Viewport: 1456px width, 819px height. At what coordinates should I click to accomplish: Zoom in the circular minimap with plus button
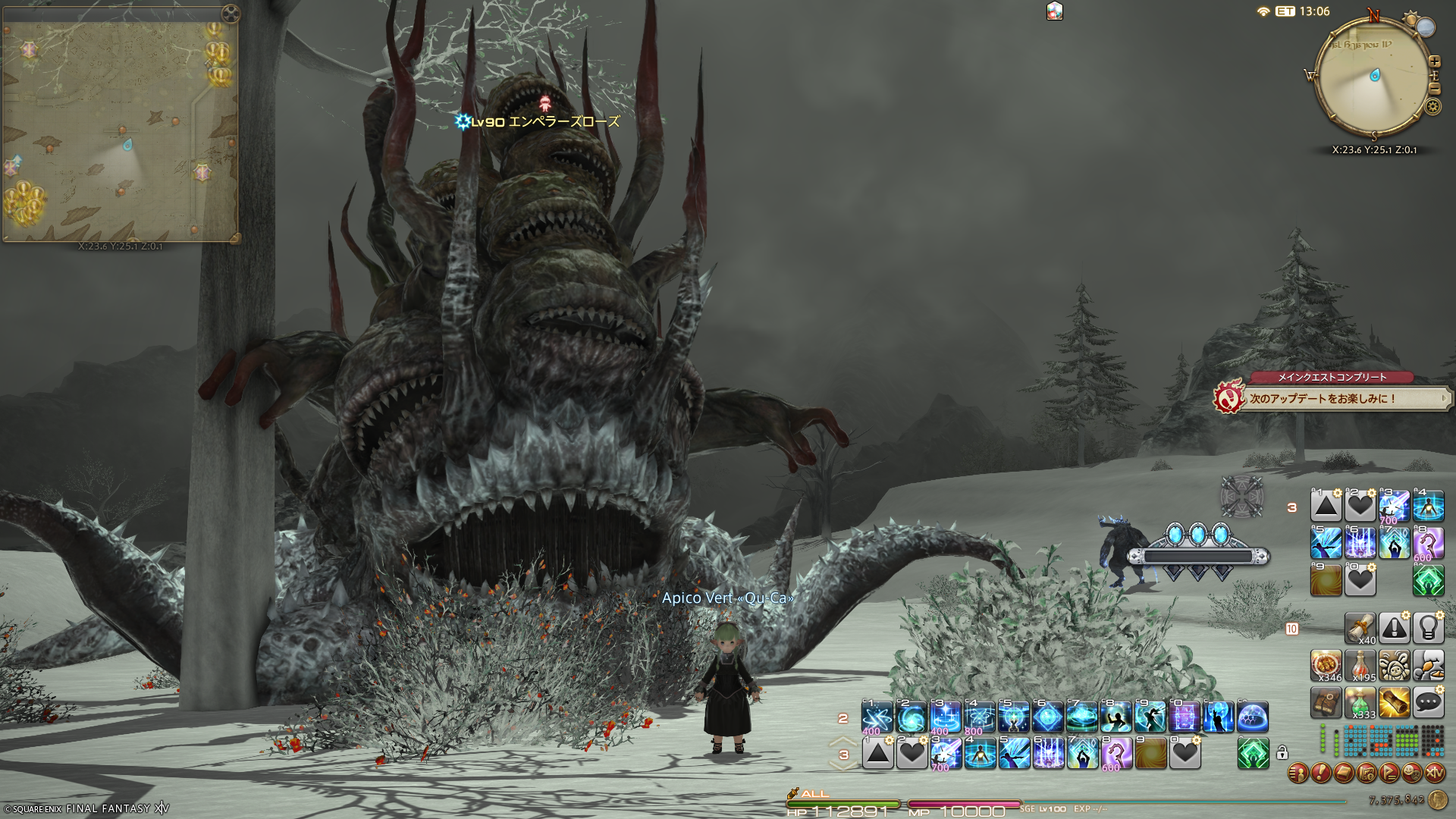tap(1435, 61)
